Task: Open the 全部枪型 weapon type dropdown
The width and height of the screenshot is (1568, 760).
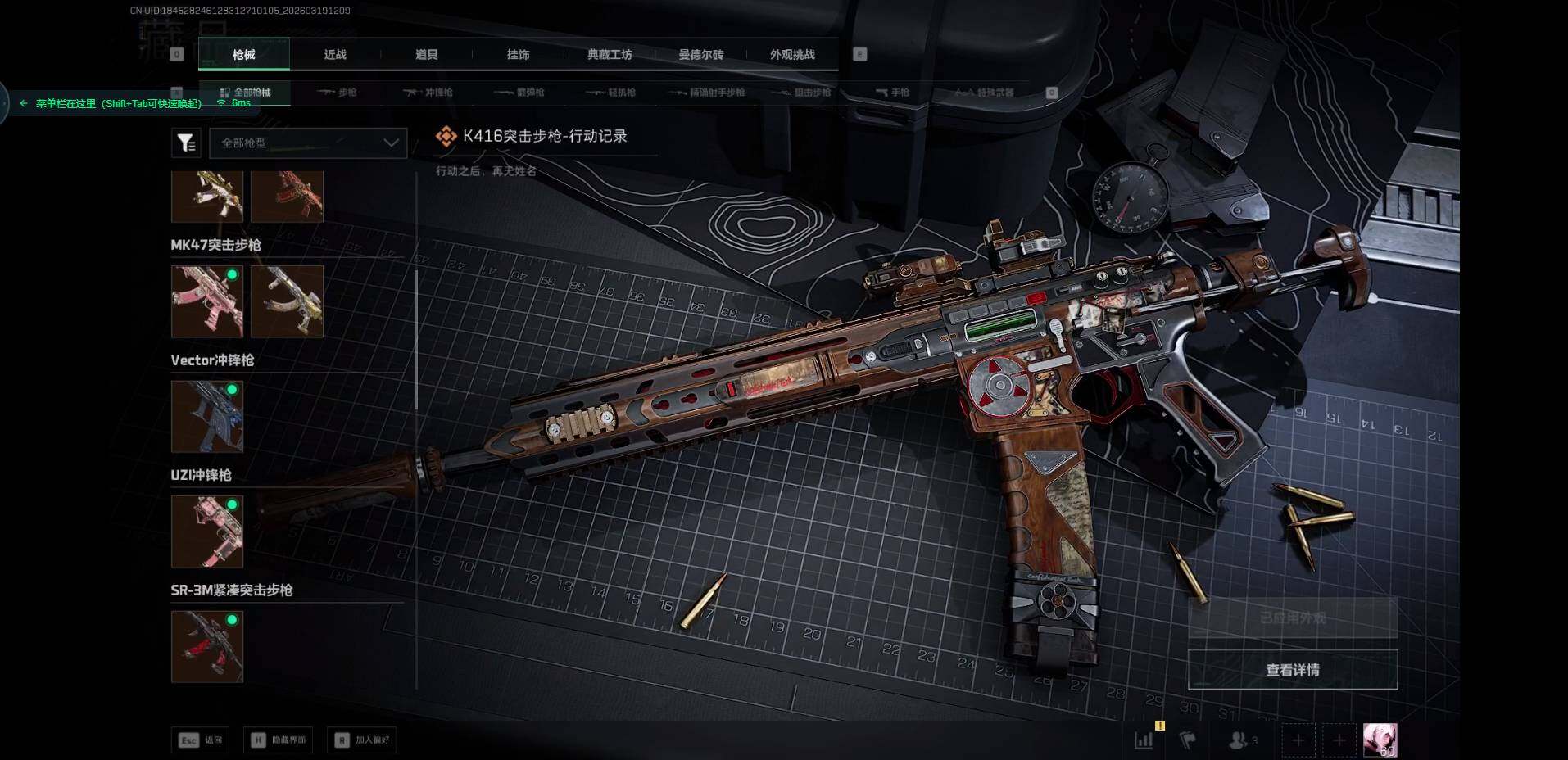Action: 308,142
